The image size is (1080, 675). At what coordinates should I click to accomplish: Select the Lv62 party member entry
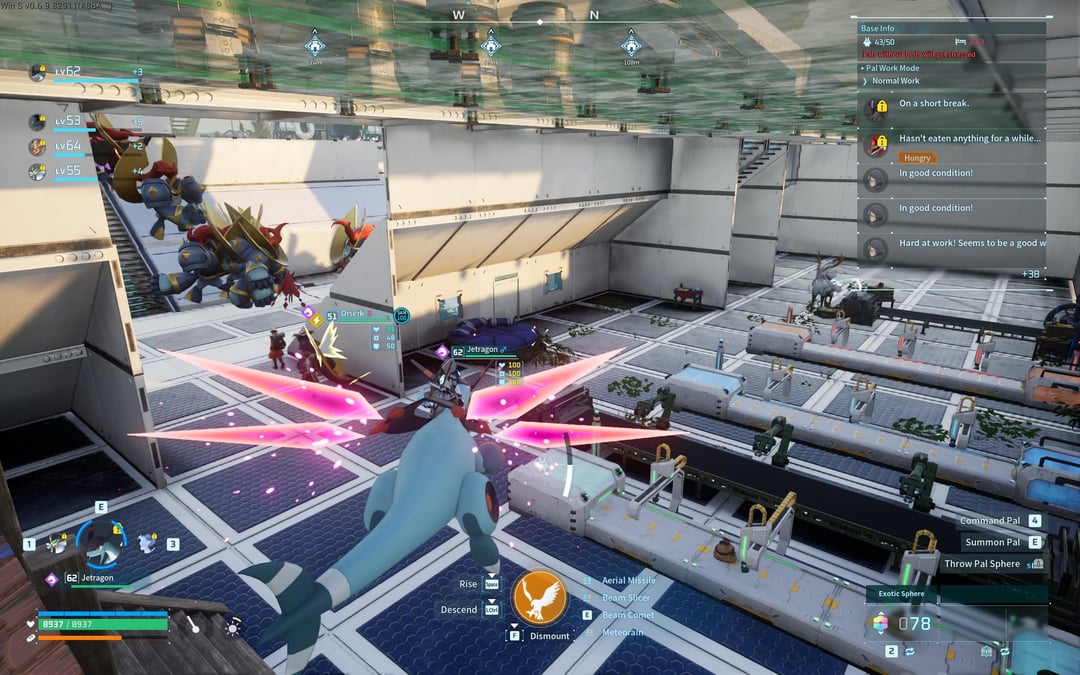click(68, 72)
